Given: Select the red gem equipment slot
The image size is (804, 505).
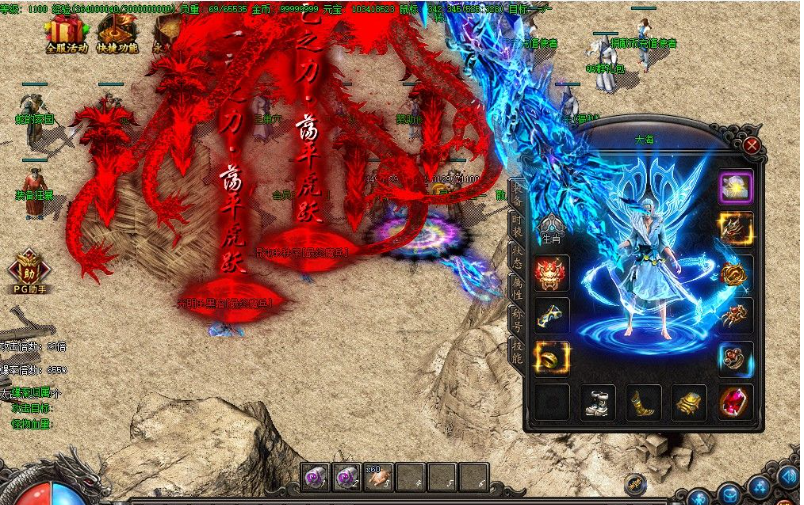Looking at the screenshot, I should 735,402.
